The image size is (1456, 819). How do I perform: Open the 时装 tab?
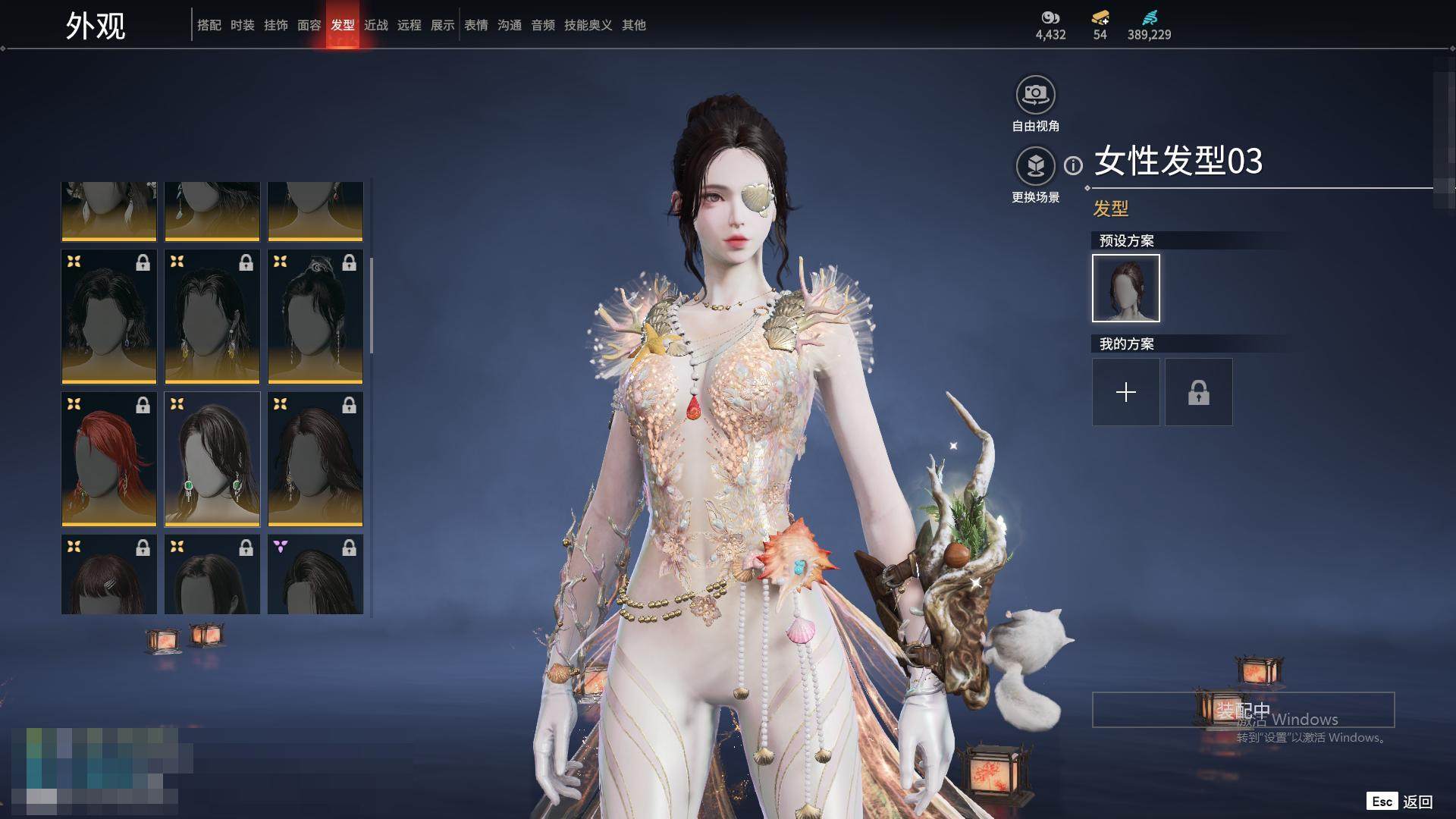point(242,25)
